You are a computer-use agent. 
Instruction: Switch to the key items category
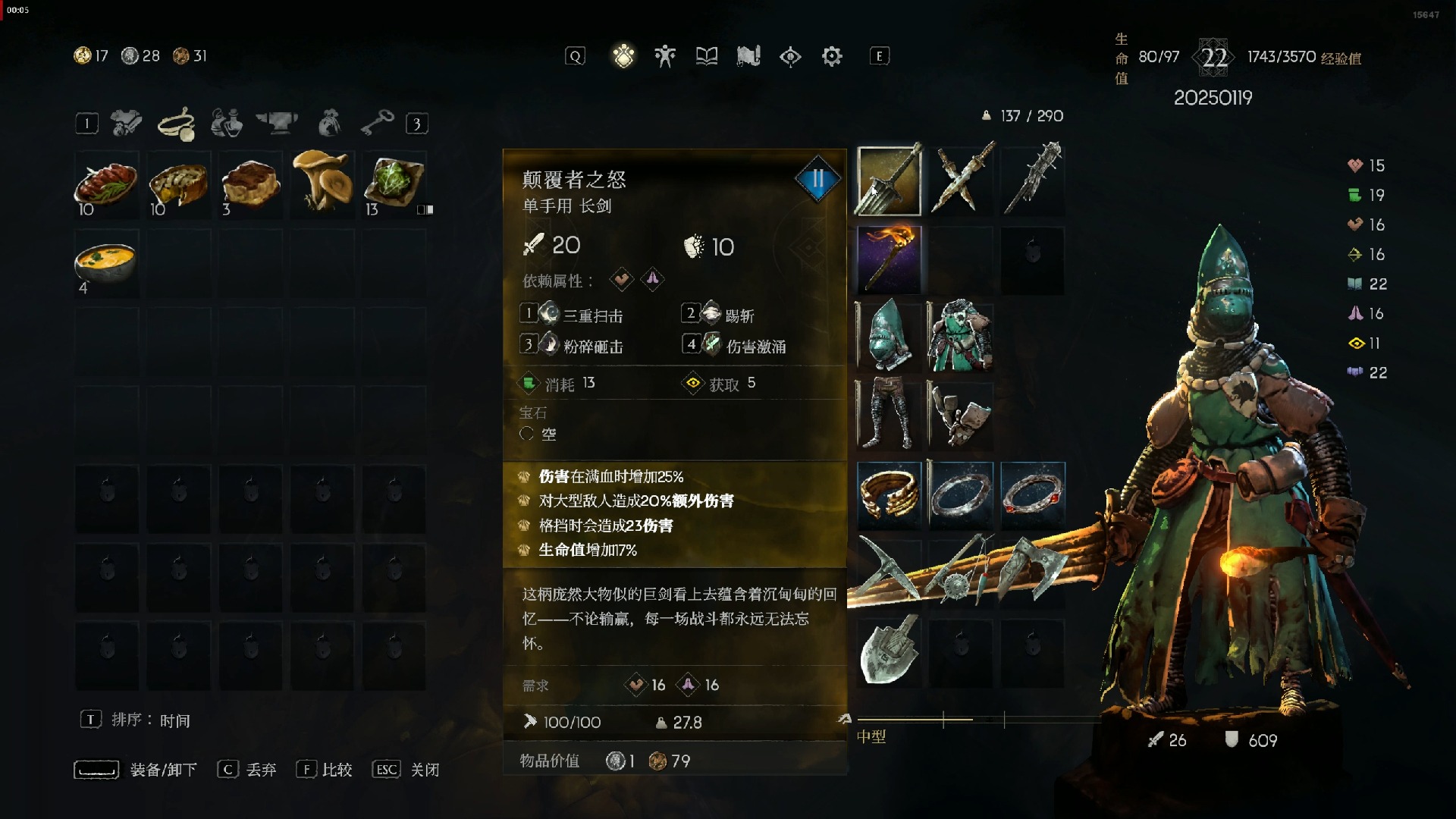click(x=377, y=123)
